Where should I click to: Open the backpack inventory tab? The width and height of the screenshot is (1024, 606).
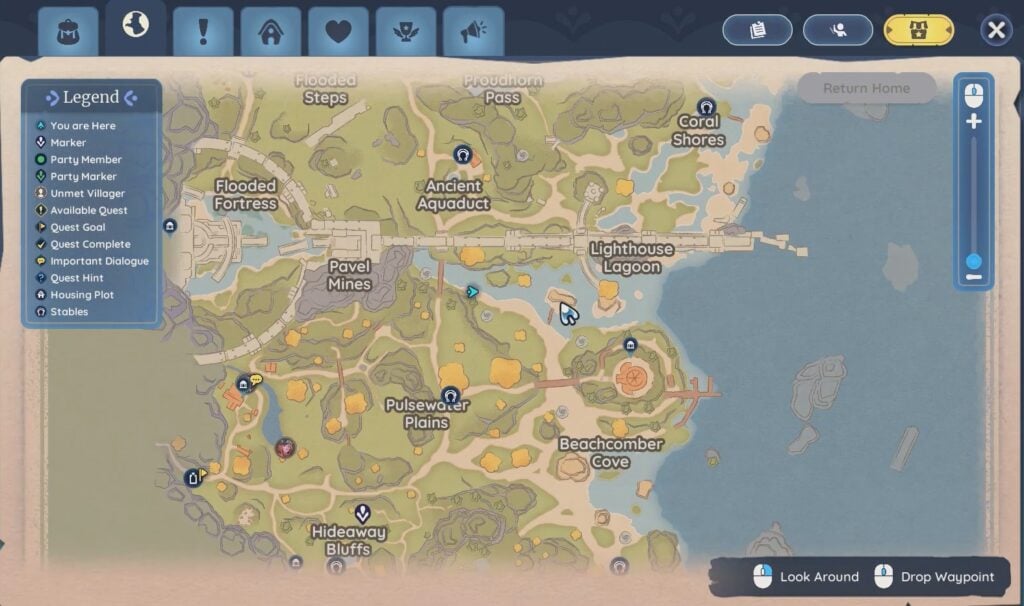(x=68, y=31)
